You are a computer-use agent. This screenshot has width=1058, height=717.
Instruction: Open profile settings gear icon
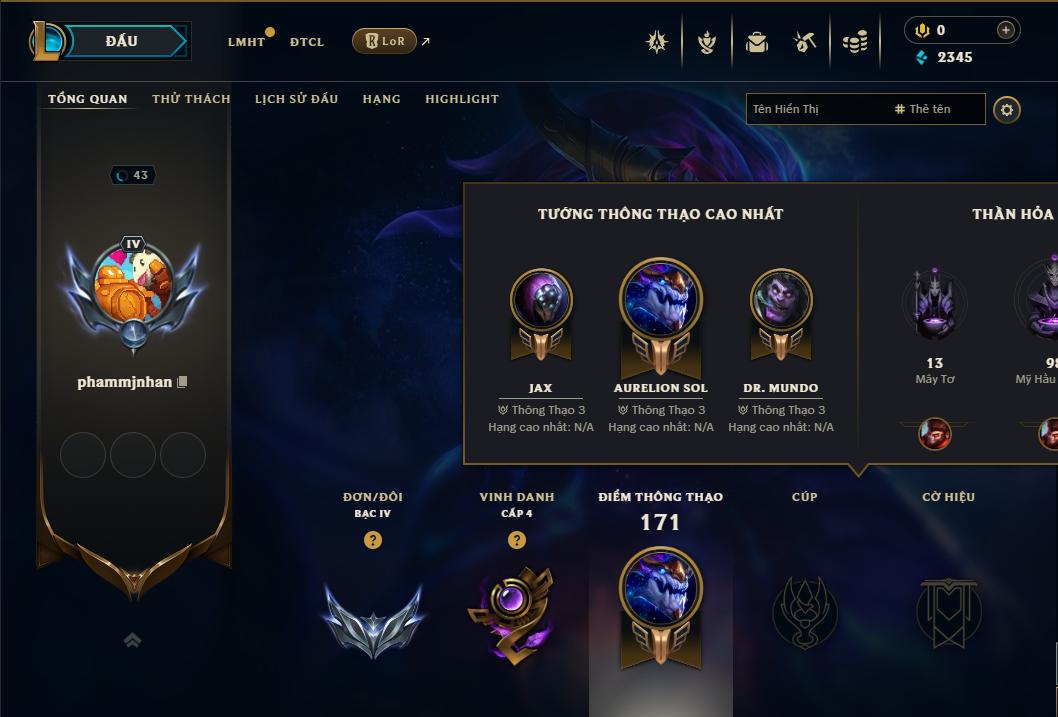(1007, 109)
